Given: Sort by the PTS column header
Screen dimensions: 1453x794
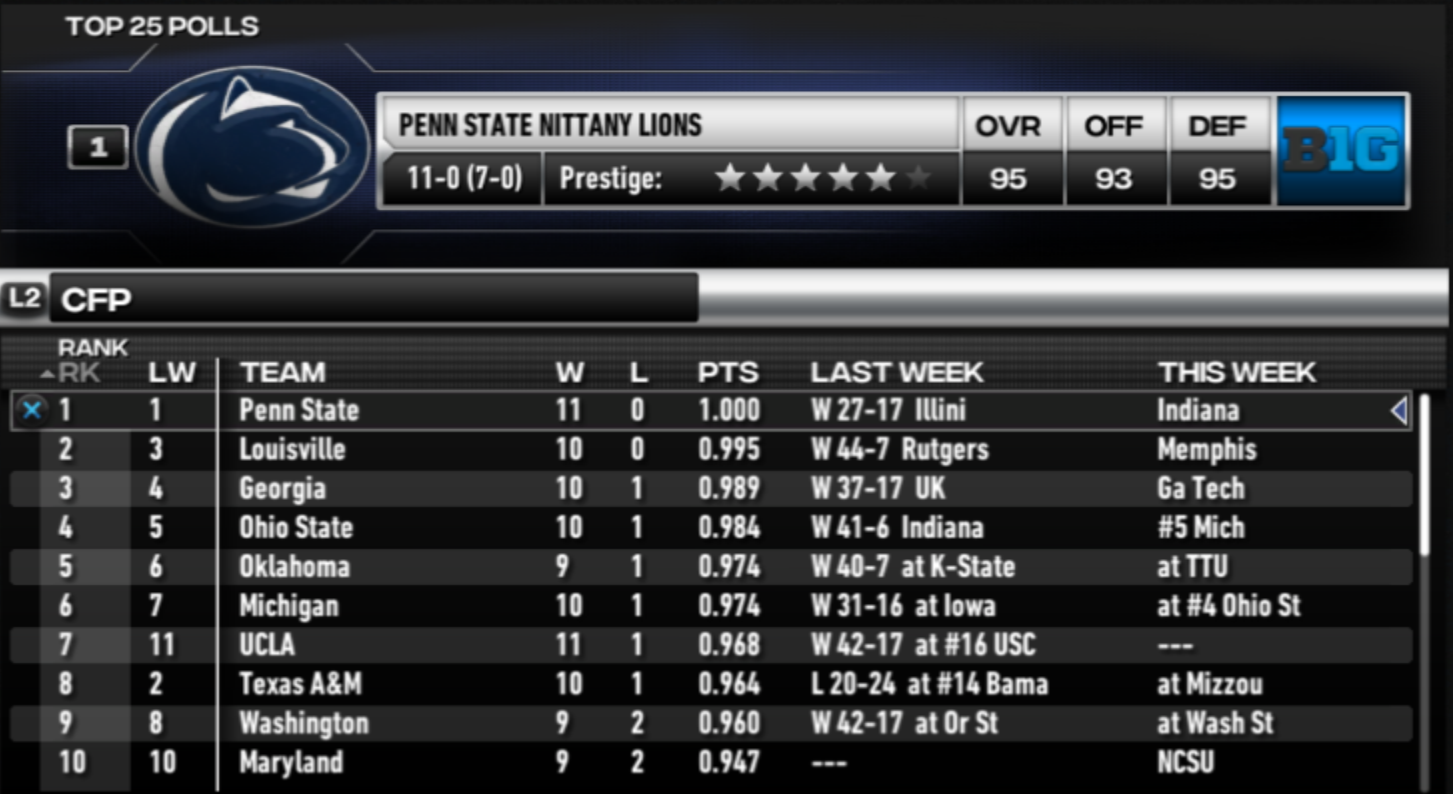Looking at the screenshot, I should click(728, 373).
